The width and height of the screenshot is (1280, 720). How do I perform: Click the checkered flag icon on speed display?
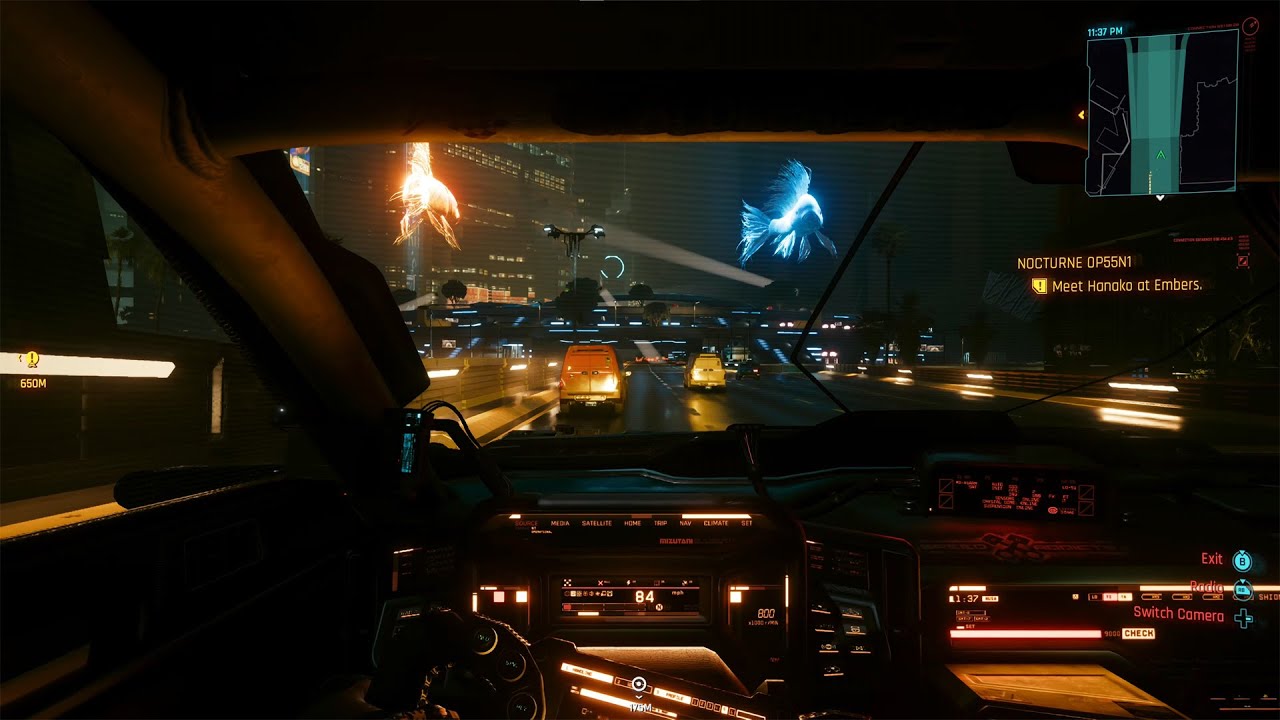(567, 581)
